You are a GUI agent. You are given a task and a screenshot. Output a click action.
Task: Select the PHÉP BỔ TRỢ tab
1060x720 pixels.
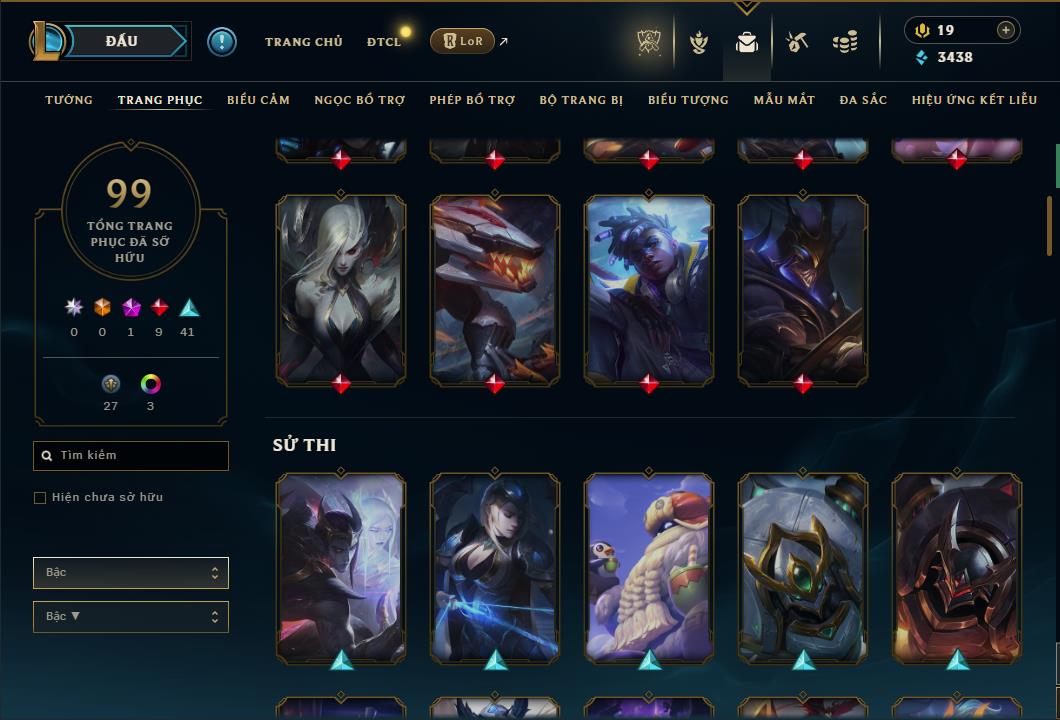(x=472, y=100)
